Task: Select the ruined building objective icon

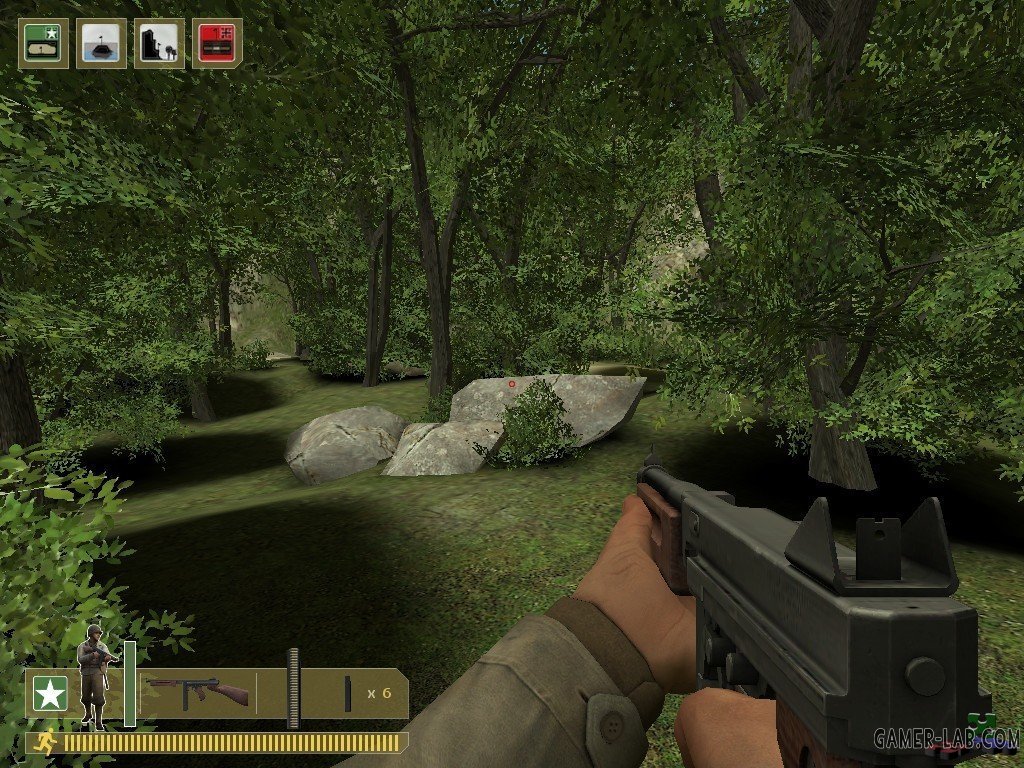Action: pyautogui.click(x=159, y=43)
